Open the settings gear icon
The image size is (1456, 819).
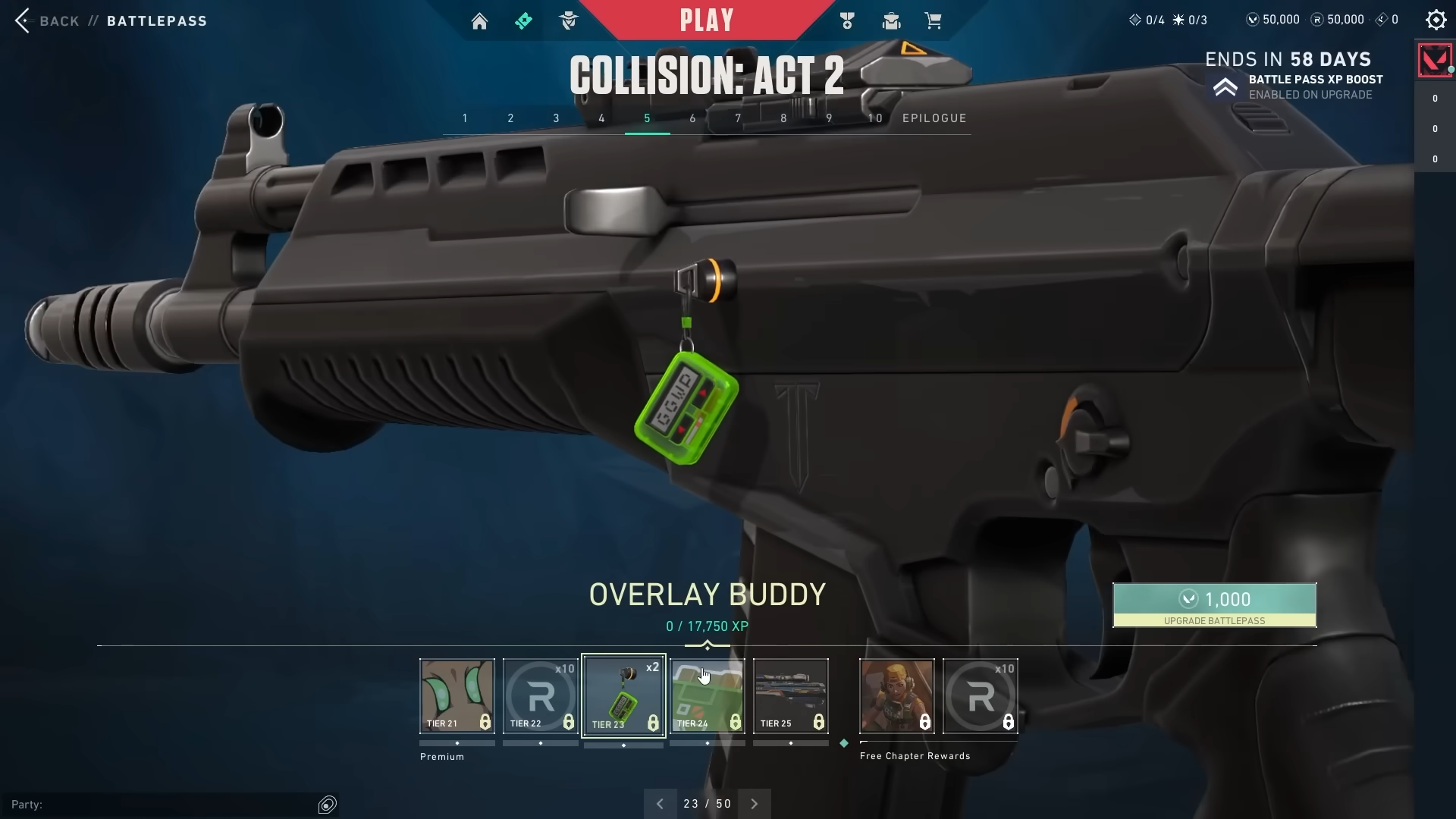(1436, 20)
